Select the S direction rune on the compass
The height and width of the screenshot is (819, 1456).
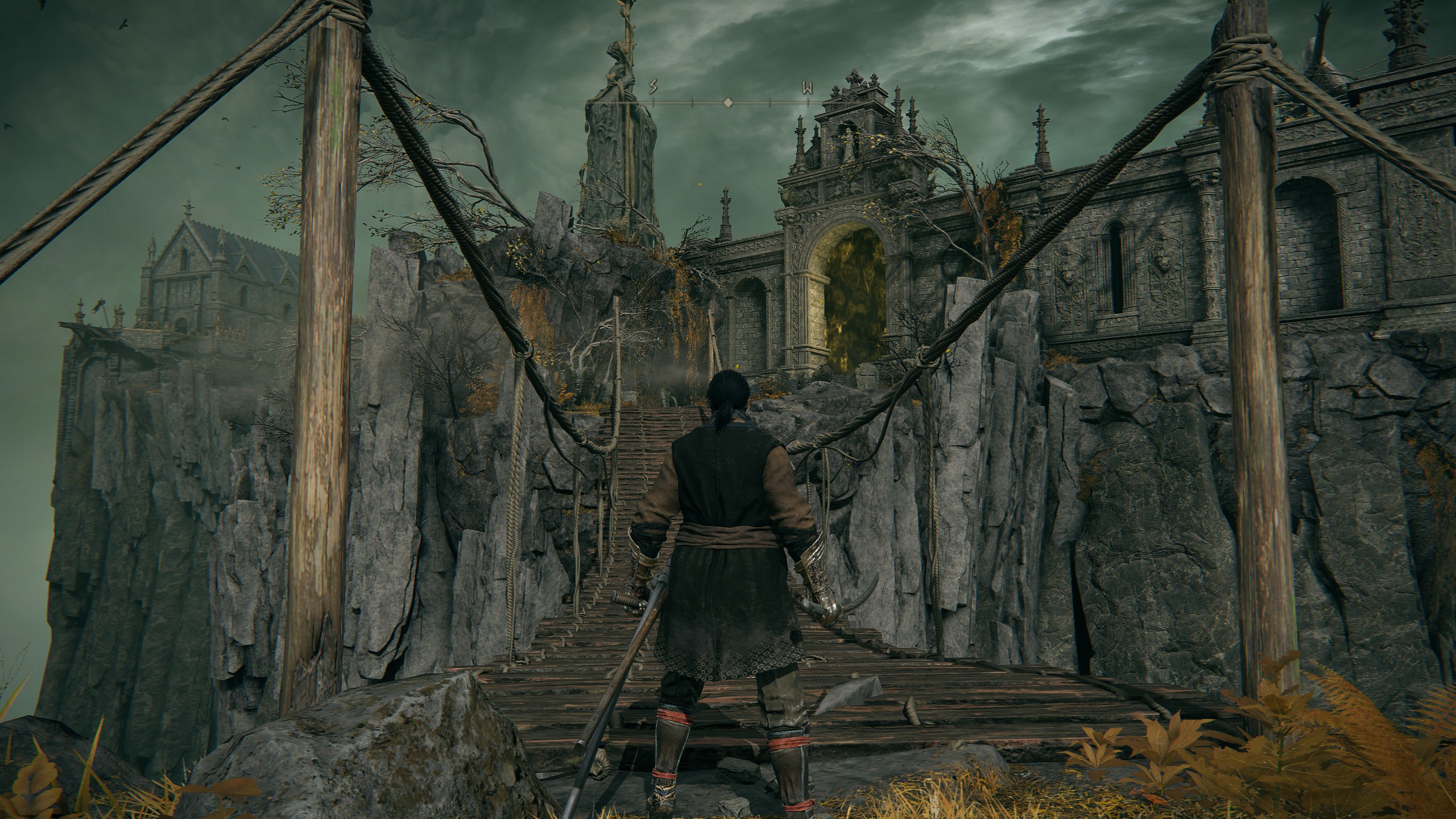[x=653, y=88]
